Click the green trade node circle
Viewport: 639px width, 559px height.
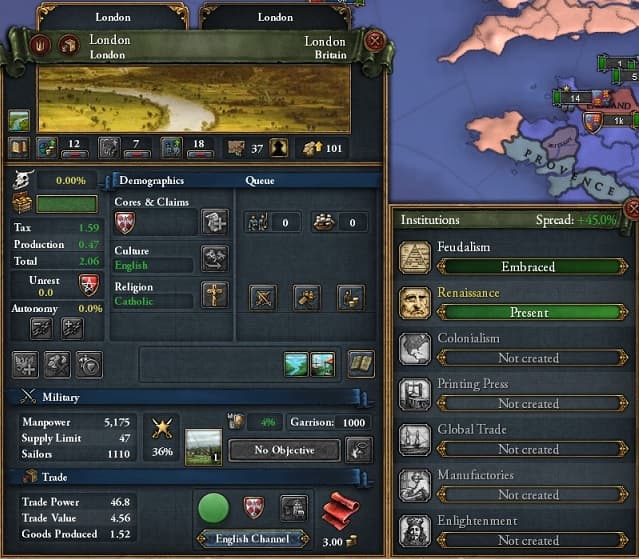(213, 508)
